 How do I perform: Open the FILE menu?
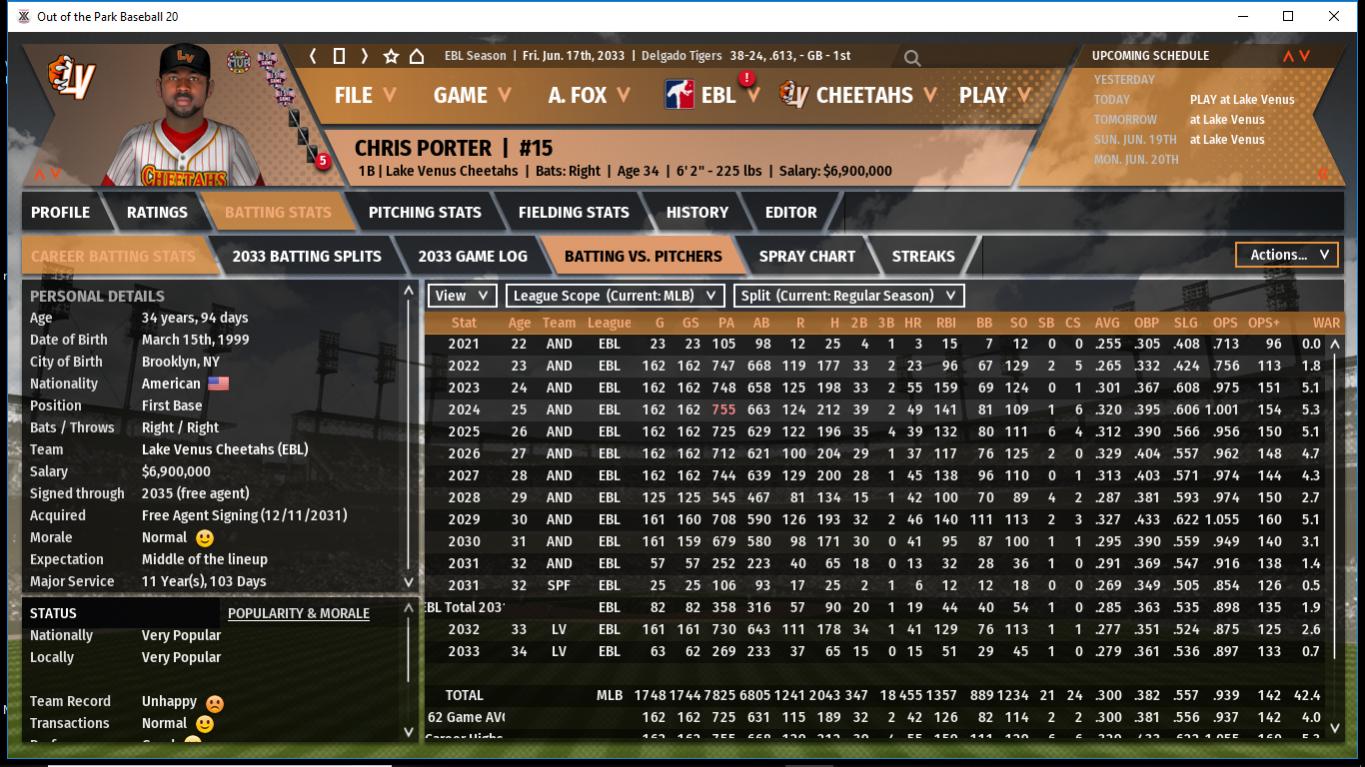tap(364, 95)
